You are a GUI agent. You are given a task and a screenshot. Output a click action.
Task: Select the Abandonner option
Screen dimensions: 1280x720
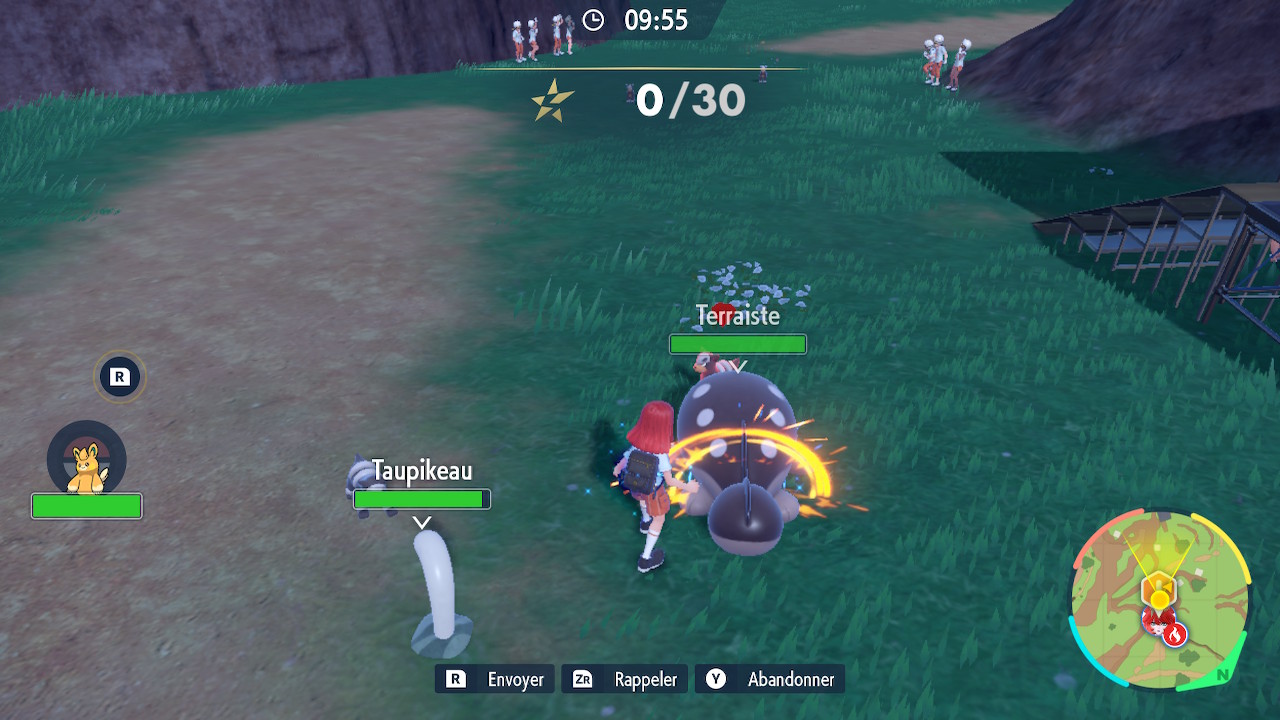coord(770,679)
